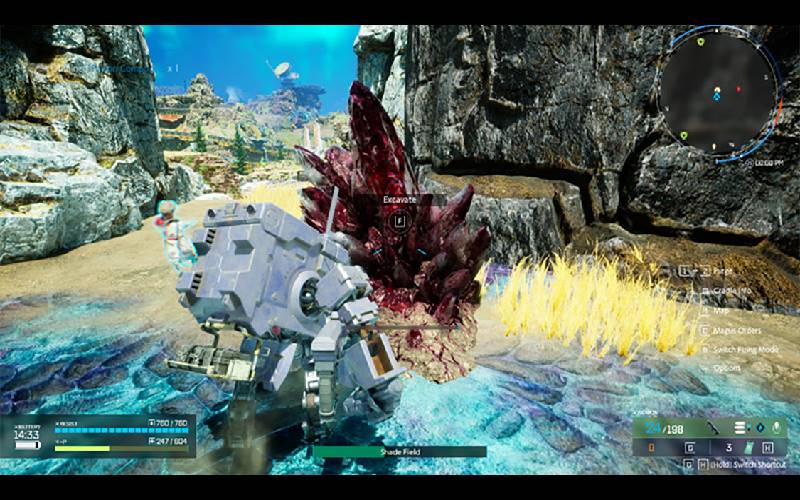The width and height of the screenshot is (800, 500).
Task: Click the green microphone icon
Action: [x=774, y=428]
